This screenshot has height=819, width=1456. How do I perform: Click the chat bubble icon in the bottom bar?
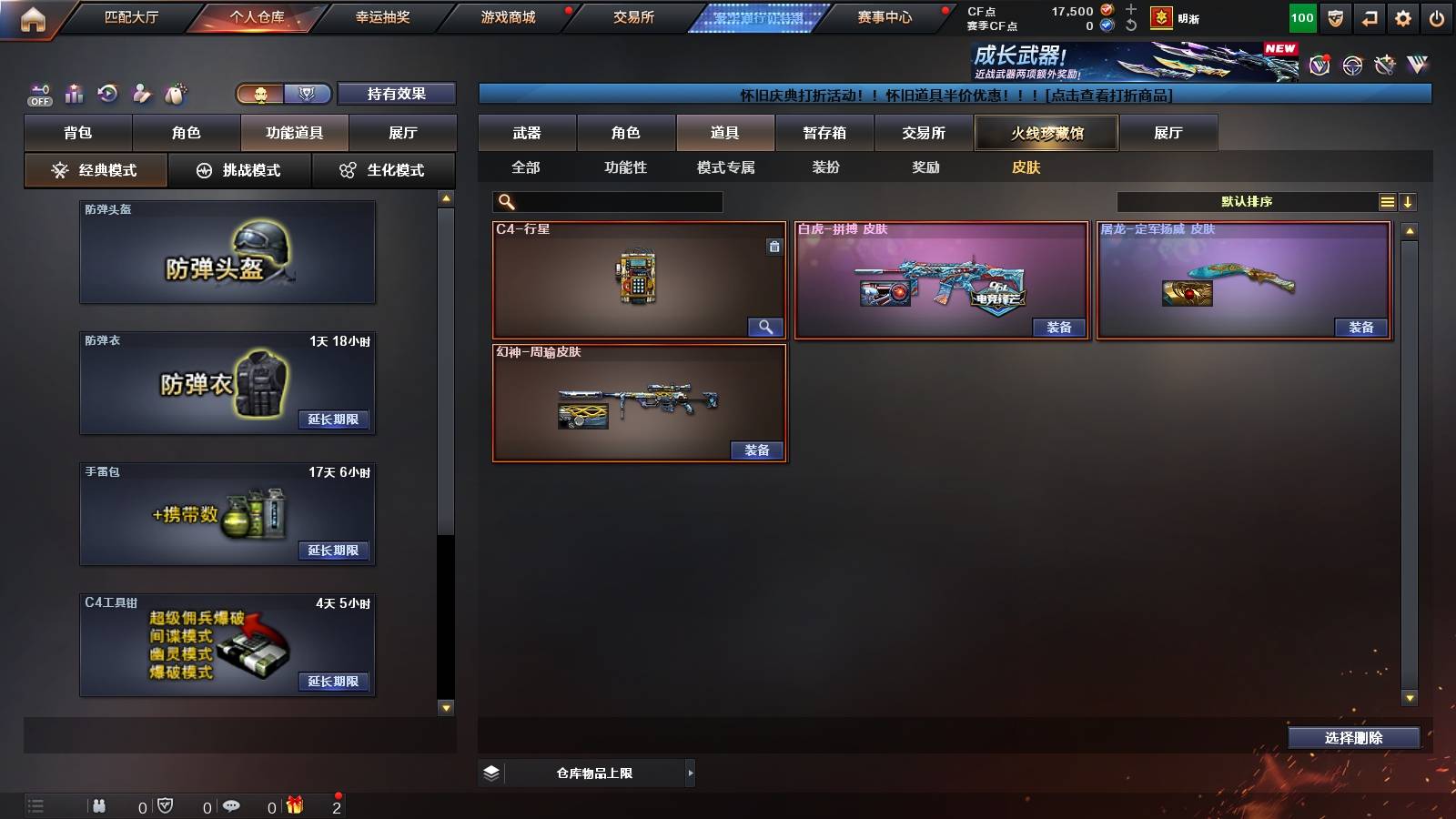tap(231, 806)
